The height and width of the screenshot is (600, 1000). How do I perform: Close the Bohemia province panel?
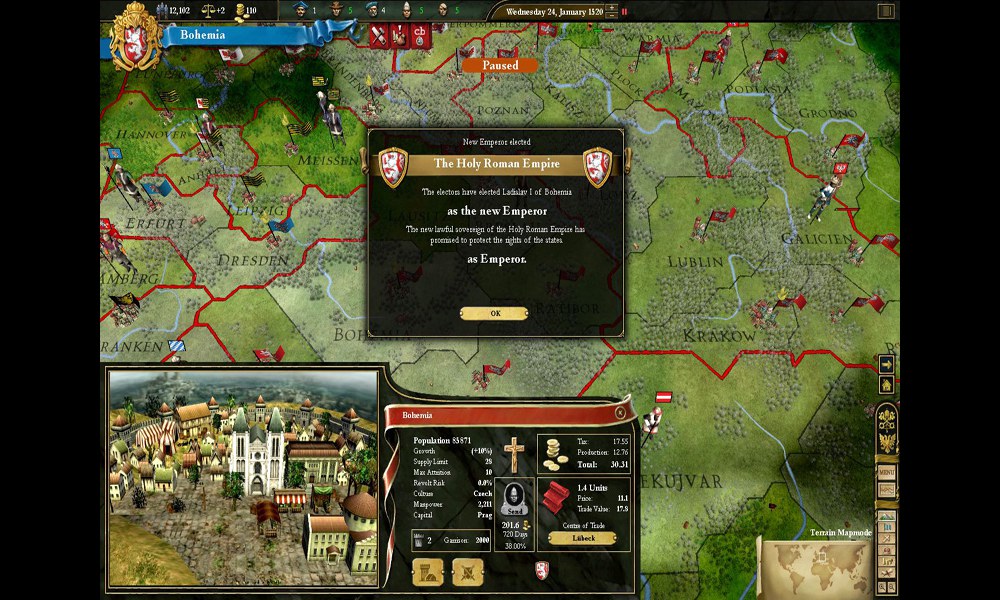[x=620, y=412]
